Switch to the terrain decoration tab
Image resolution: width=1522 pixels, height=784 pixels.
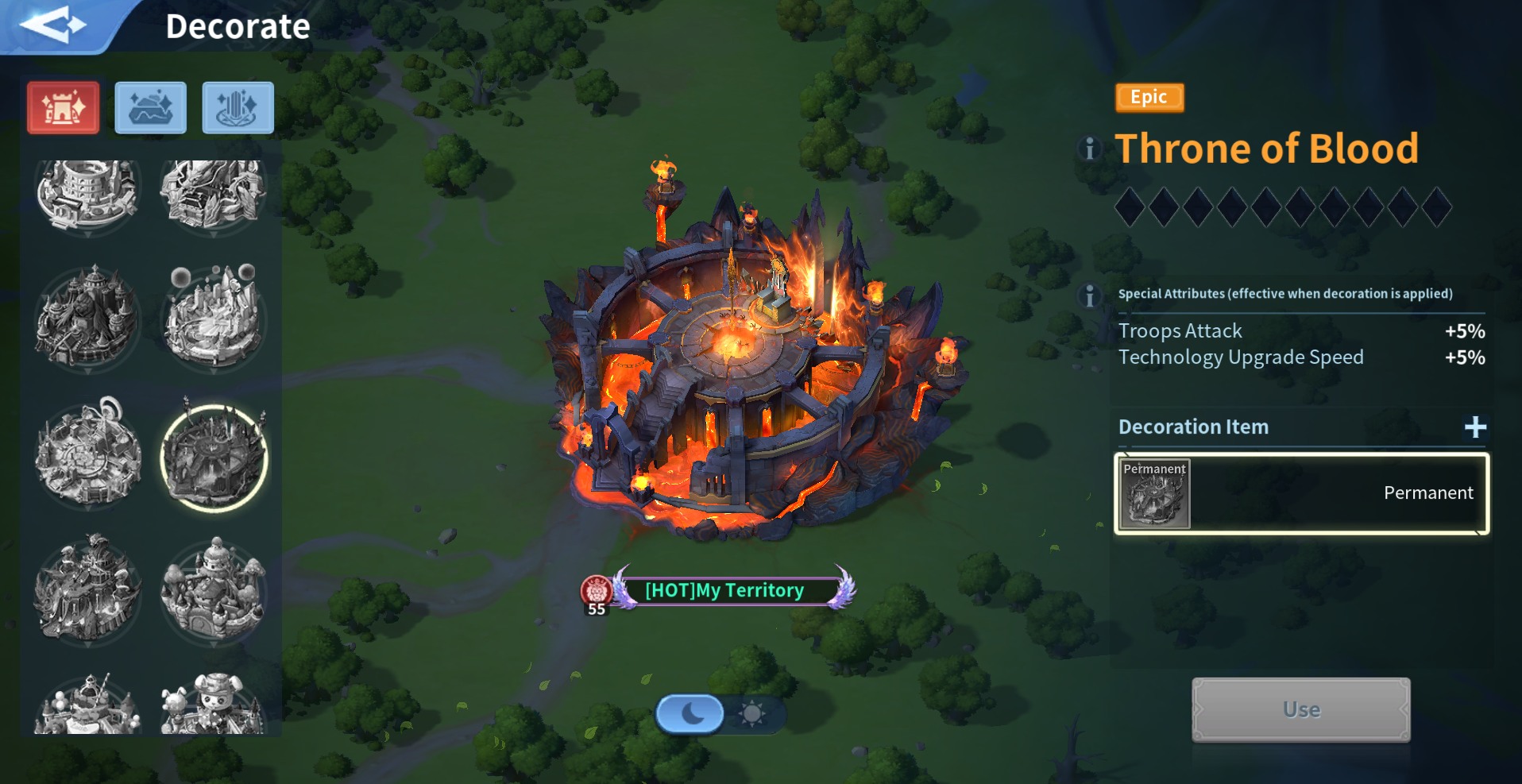(x=151, y=107)
